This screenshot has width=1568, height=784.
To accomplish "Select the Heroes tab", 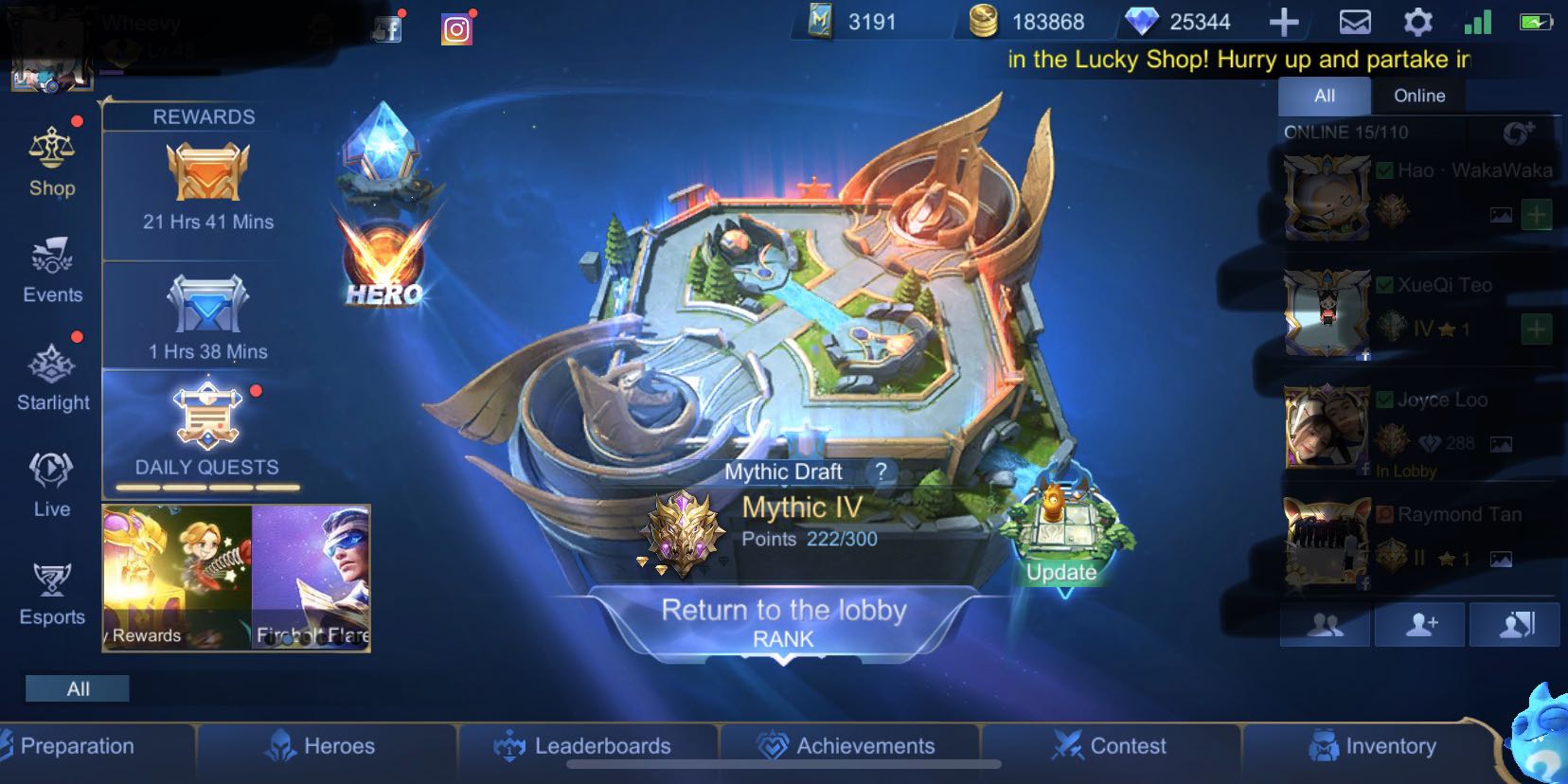I will coord(327,746).
